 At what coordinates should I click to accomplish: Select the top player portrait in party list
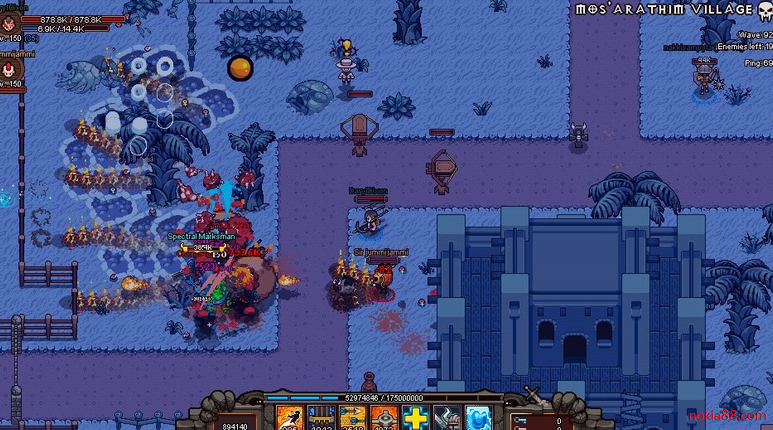click(x=10, y=24)
